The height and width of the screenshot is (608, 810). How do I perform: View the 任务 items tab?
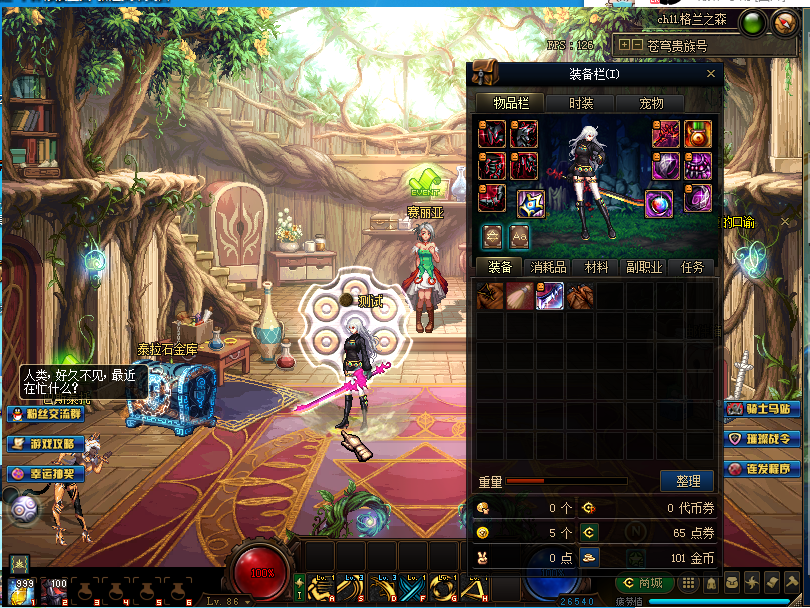click(x=692, y=267)
